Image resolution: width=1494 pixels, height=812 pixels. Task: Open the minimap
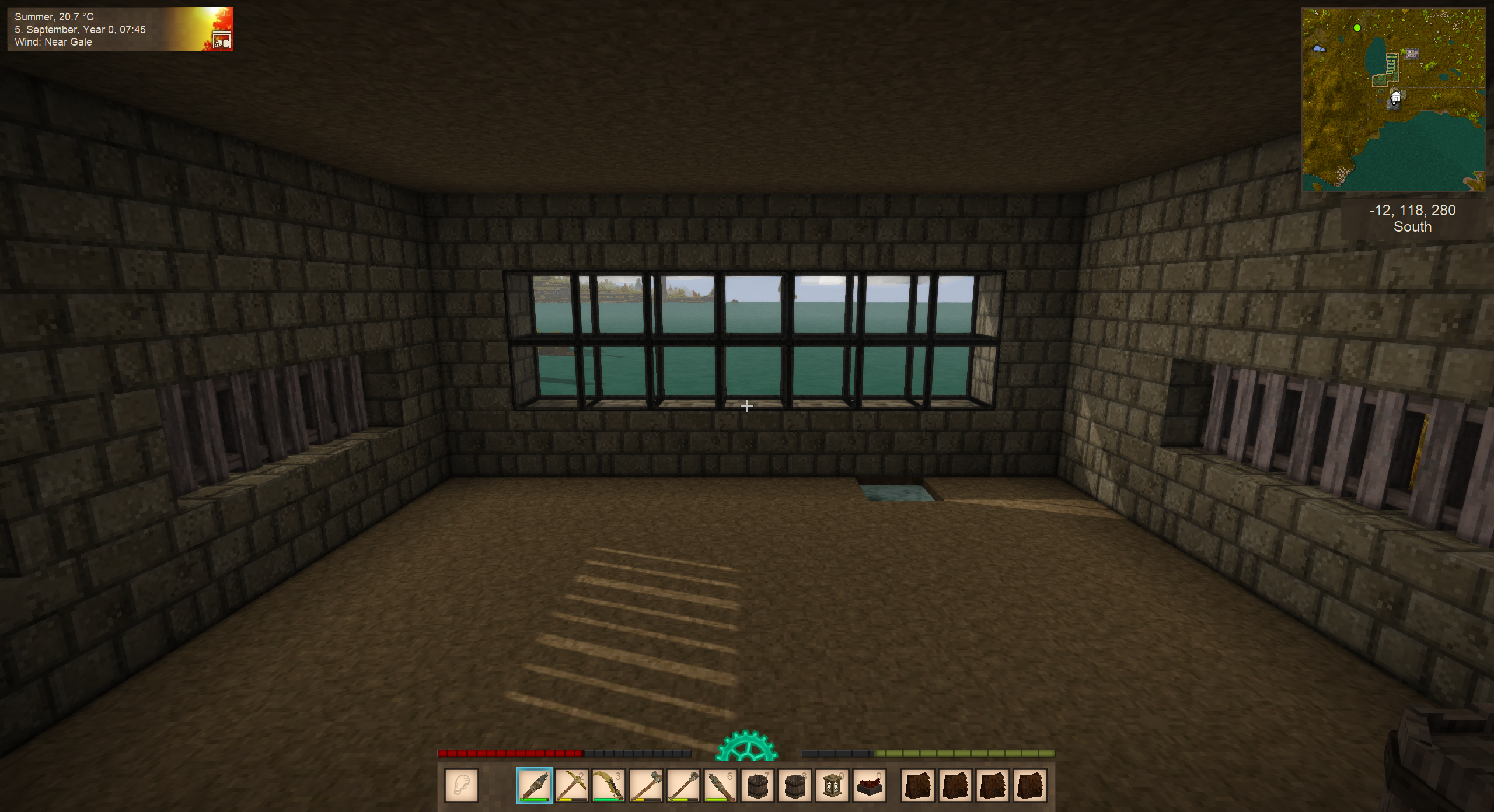1393,100
